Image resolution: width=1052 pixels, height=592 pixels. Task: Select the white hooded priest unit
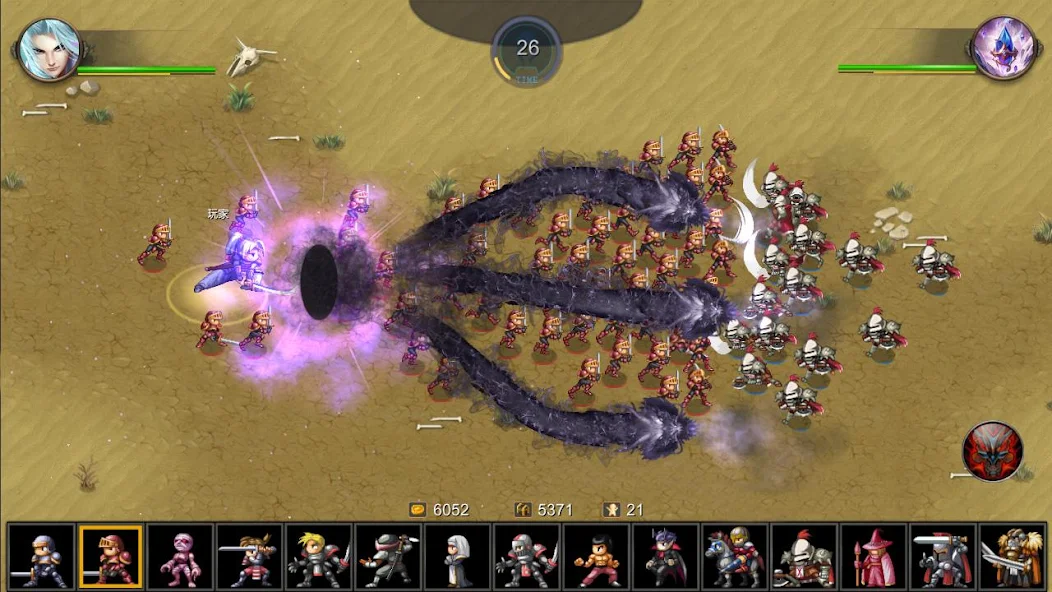coord(457,556)
